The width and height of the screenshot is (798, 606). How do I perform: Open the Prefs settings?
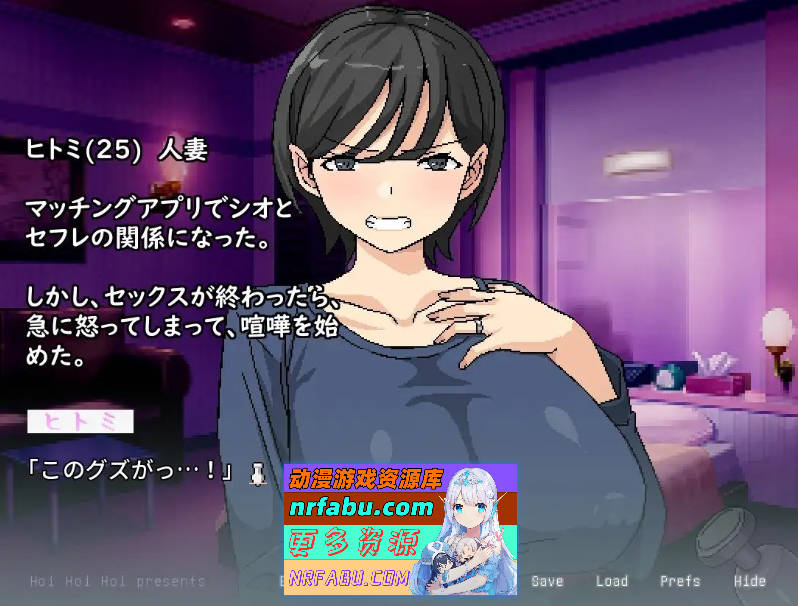coord(679,581)
